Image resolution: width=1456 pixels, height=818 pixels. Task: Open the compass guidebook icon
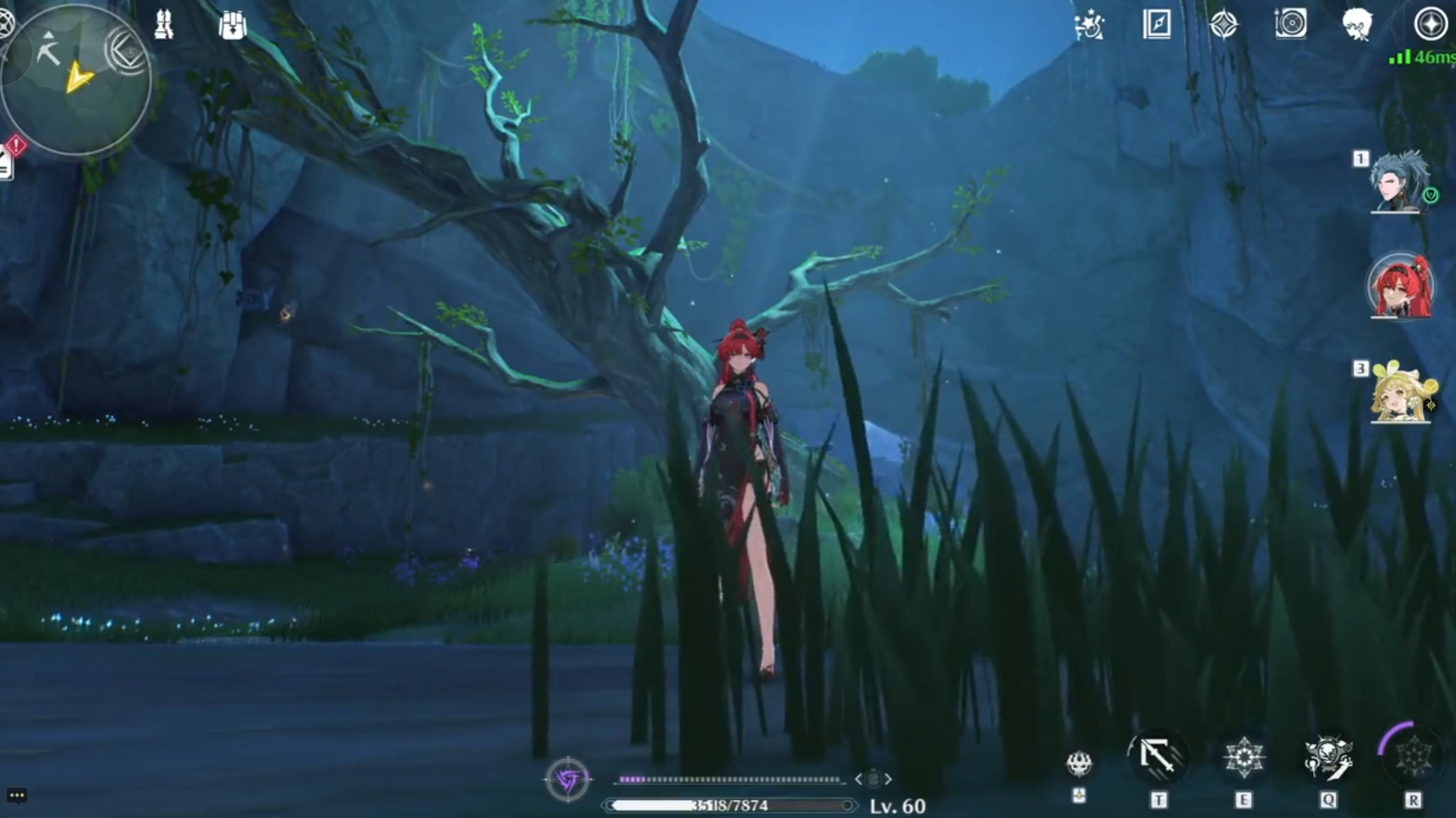[x=1157, y=25]
